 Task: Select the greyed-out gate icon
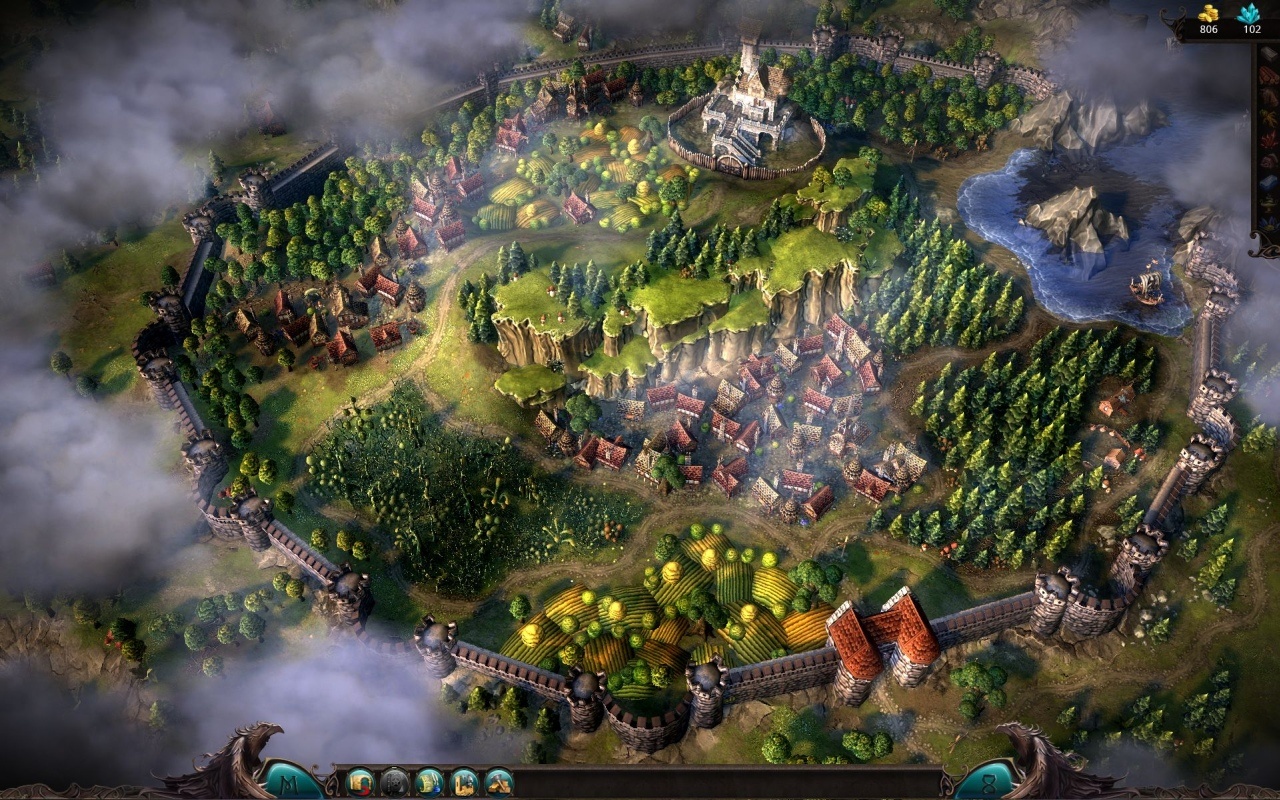(x=395, y=781)
